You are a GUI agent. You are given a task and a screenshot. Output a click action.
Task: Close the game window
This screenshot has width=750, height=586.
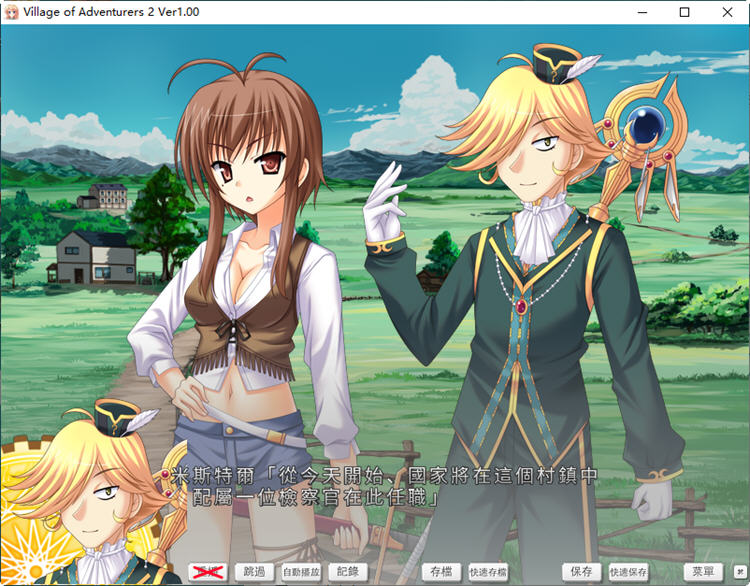[x=725, y=12]
